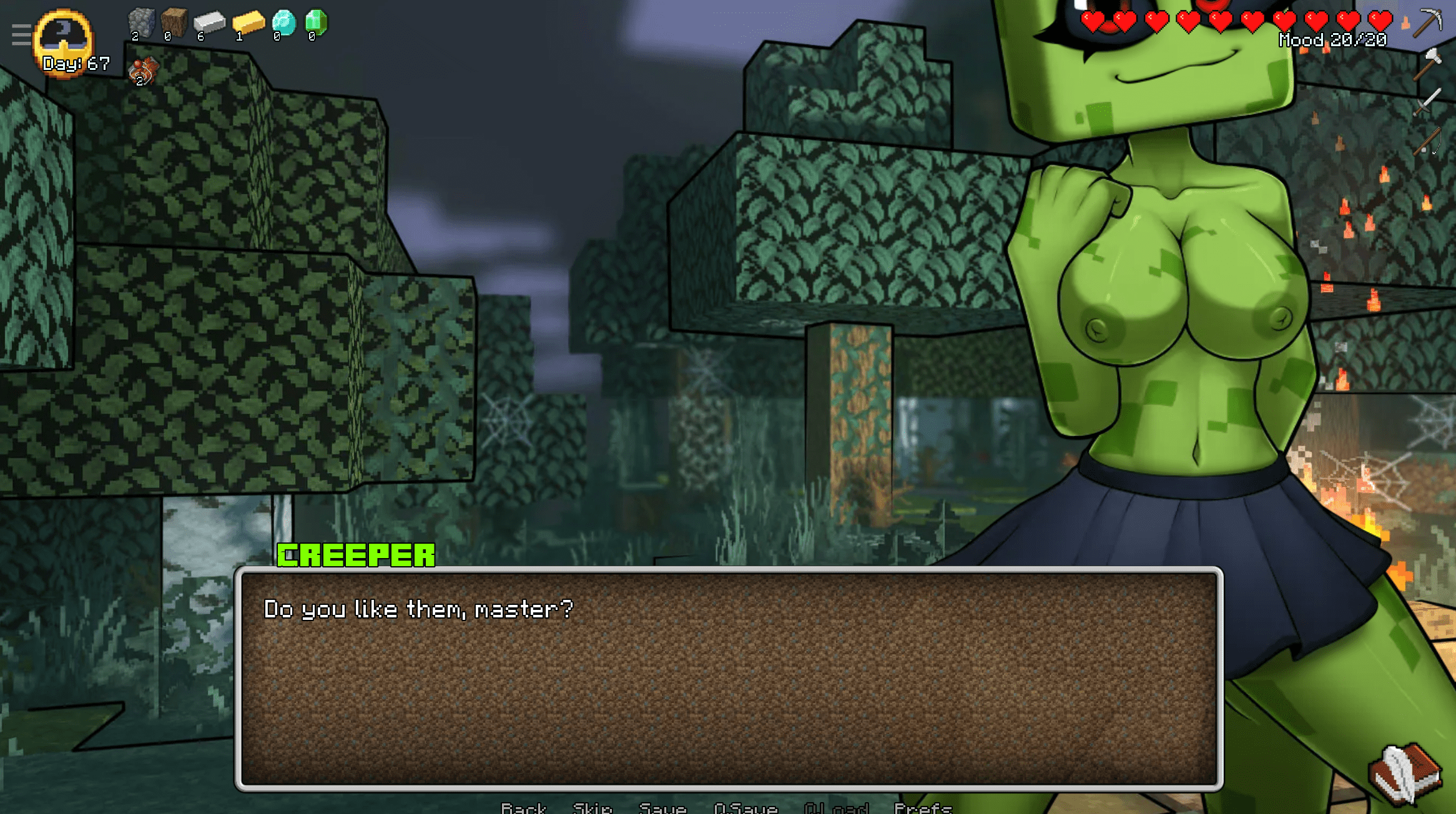
Task: Select the wood block resource icon
Action: pos(174,22)
